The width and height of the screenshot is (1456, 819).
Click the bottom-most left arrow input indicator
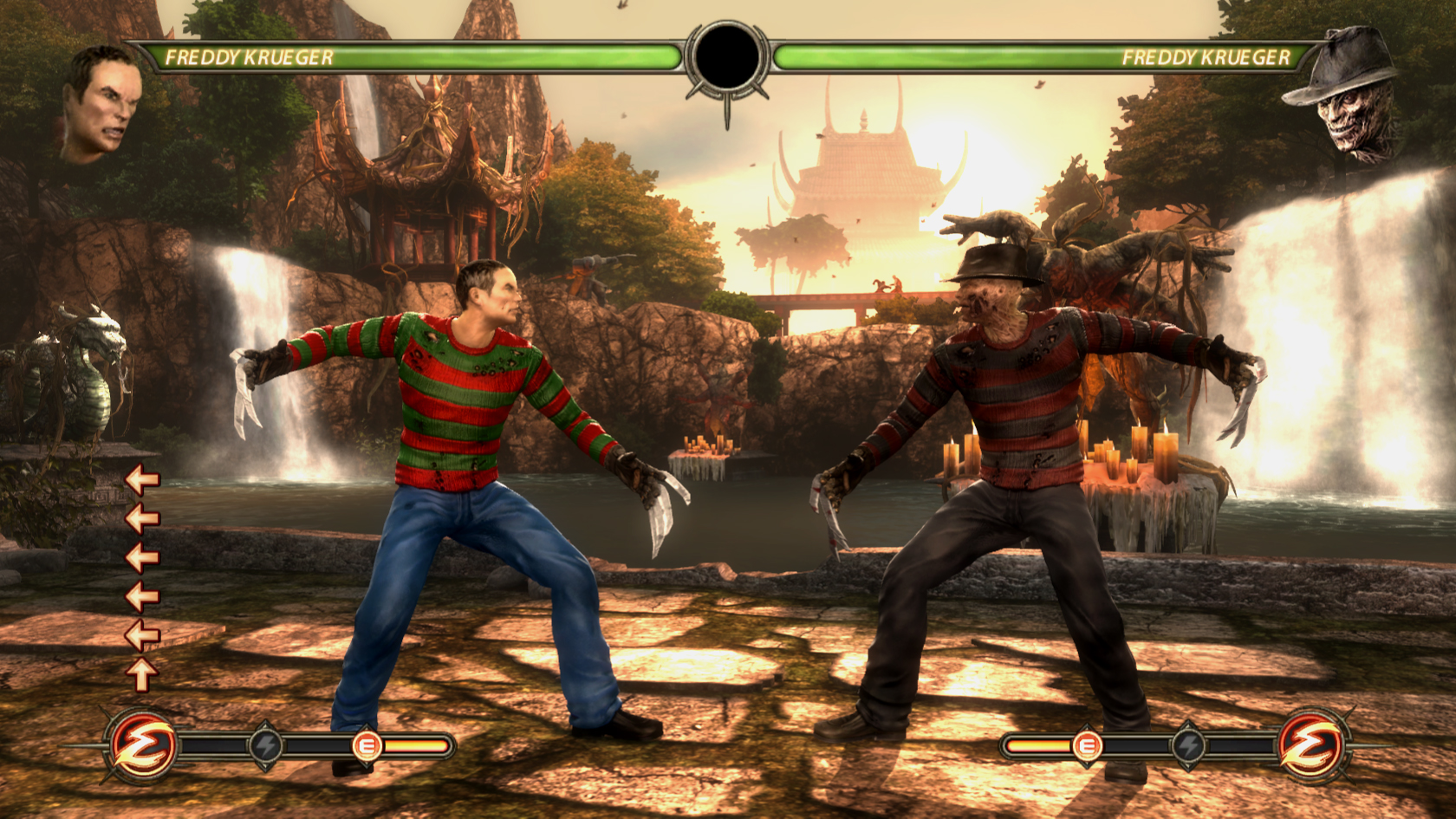pyautogui.click(x=141, y=634)
